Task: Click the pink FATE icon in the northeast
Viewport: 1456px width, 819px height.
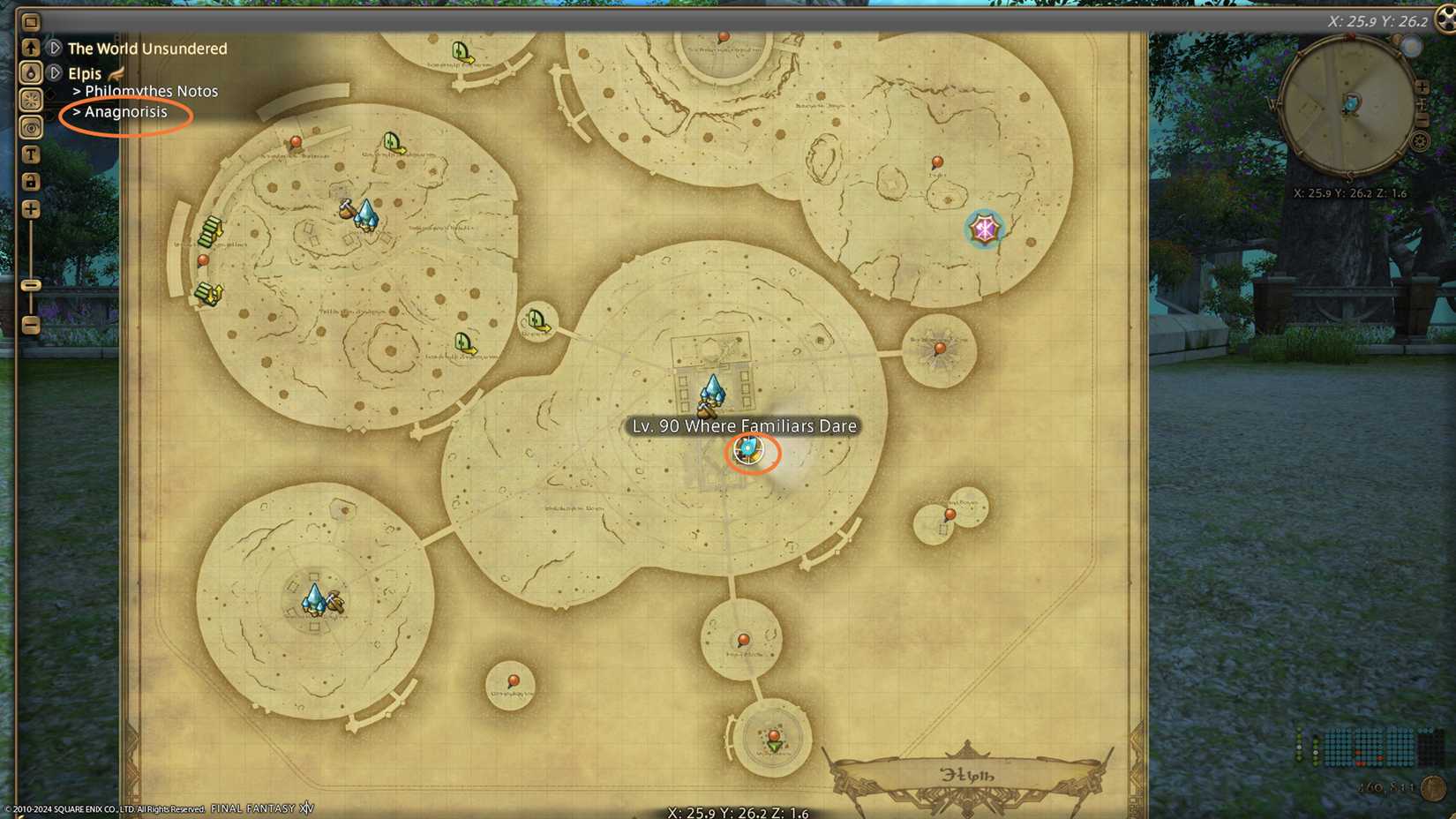Action: click(x=985, y=228)
